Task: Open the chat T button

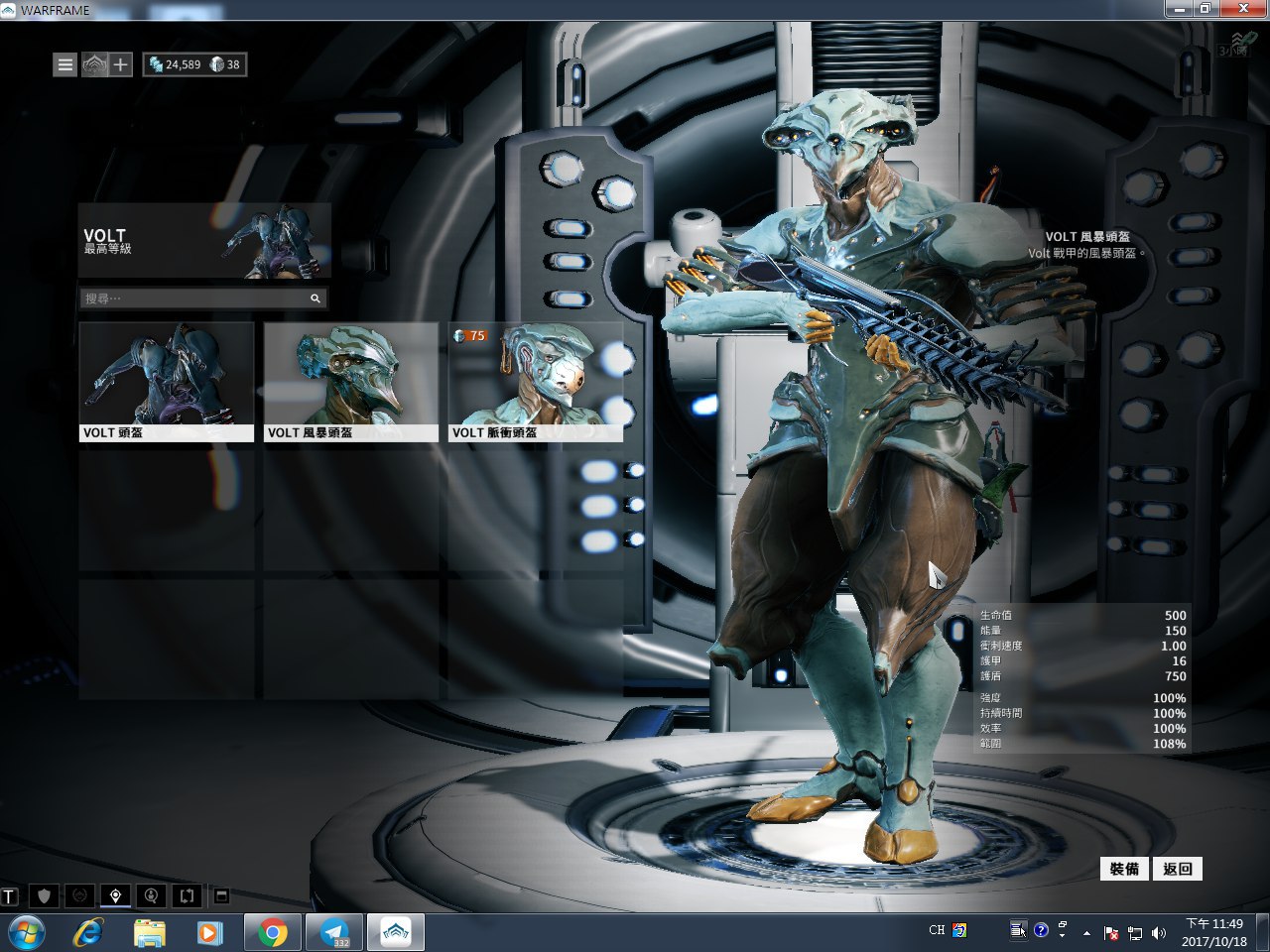Action: point(10,896)
